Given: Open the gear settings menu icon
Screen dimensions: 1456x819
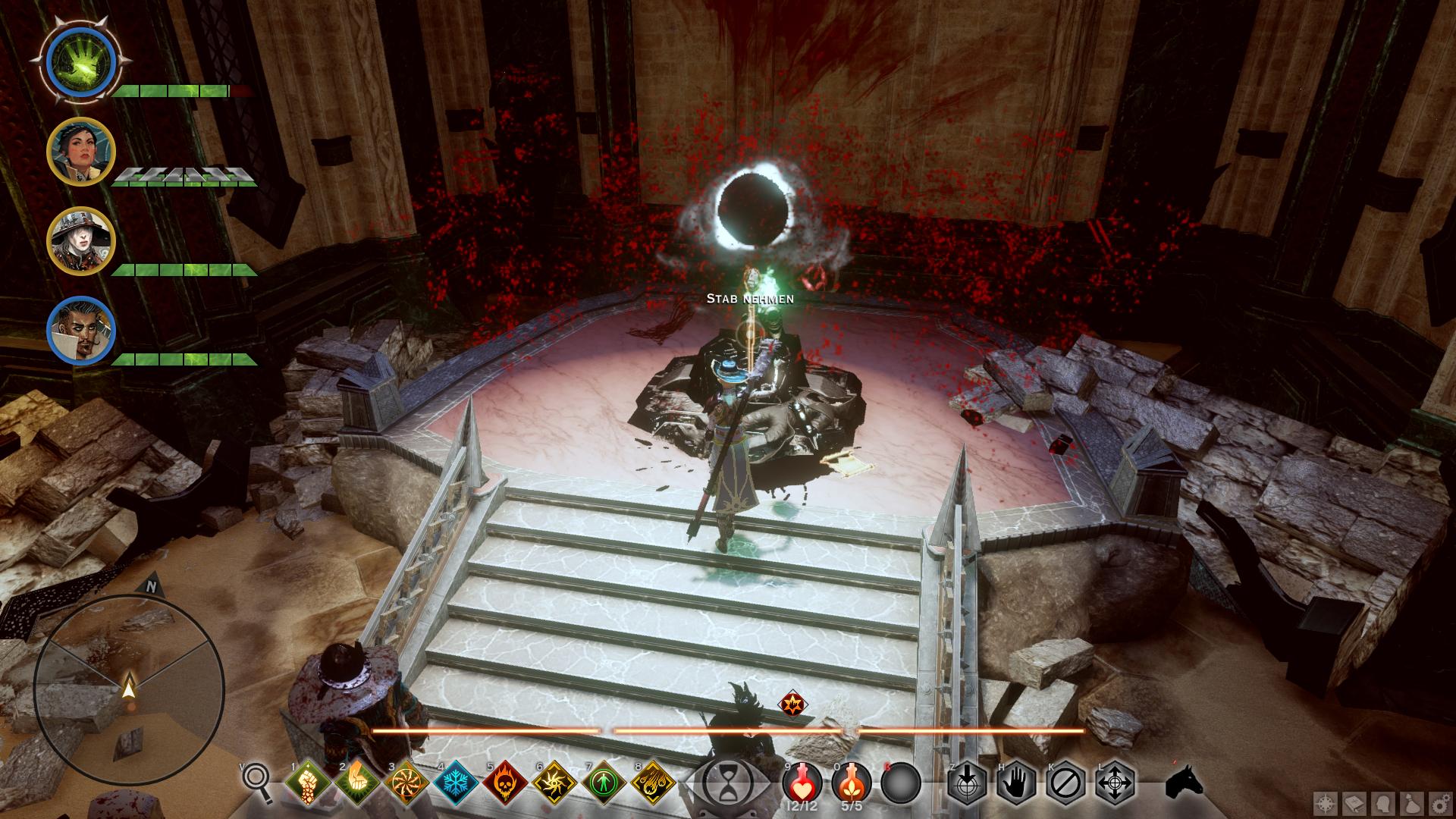Looking at the screenshot, I should [1441, 802].
